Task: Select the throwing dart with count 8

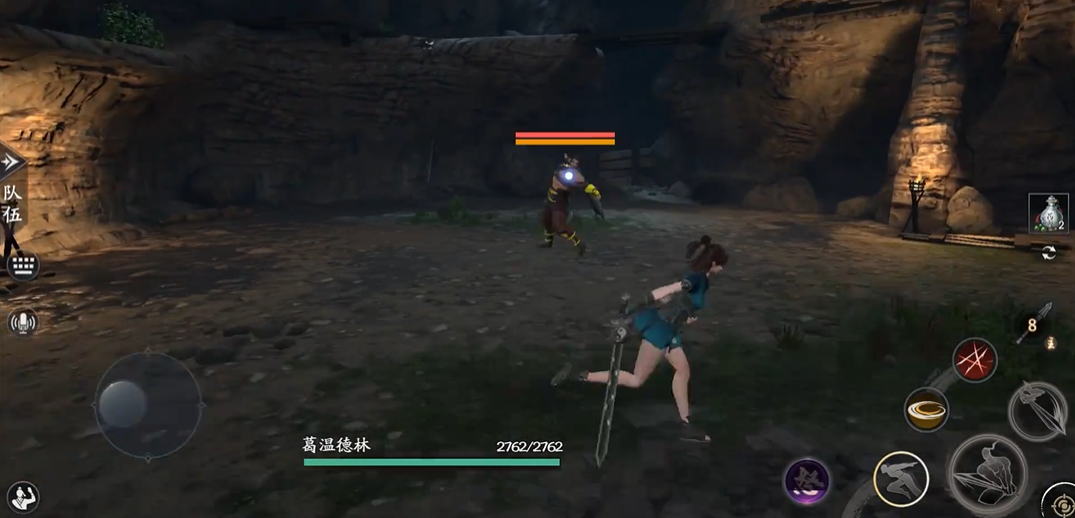Action: click(x=1033, y=324)
